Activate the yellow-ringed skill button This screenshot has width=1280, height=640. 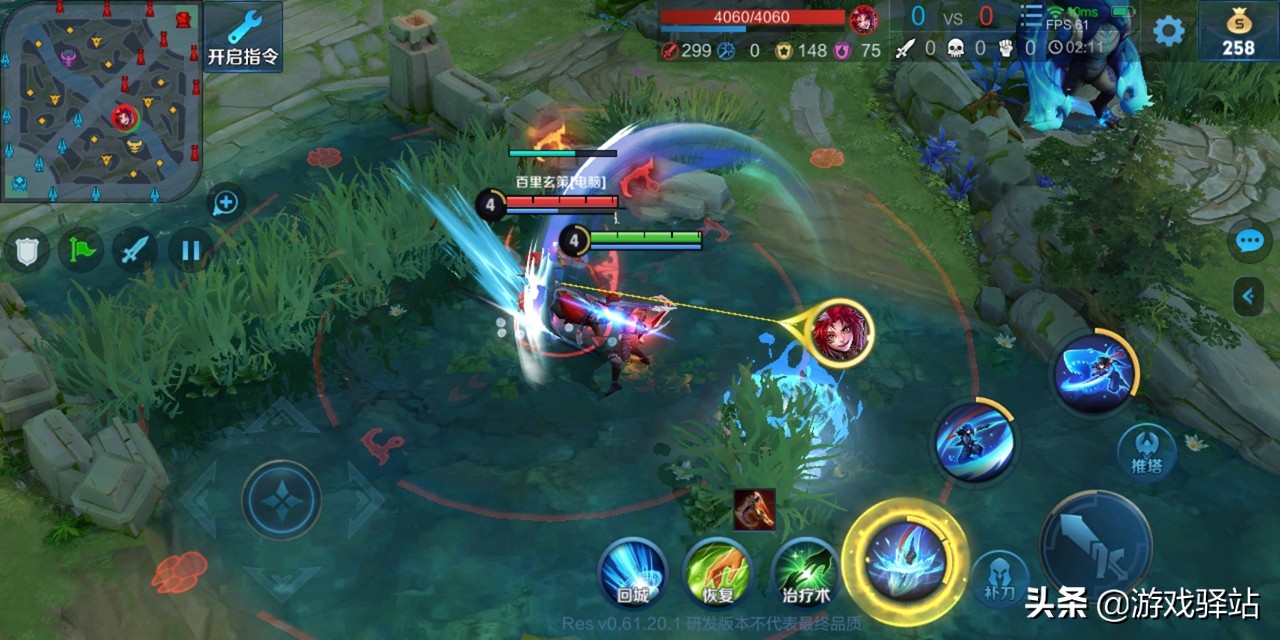905,562
